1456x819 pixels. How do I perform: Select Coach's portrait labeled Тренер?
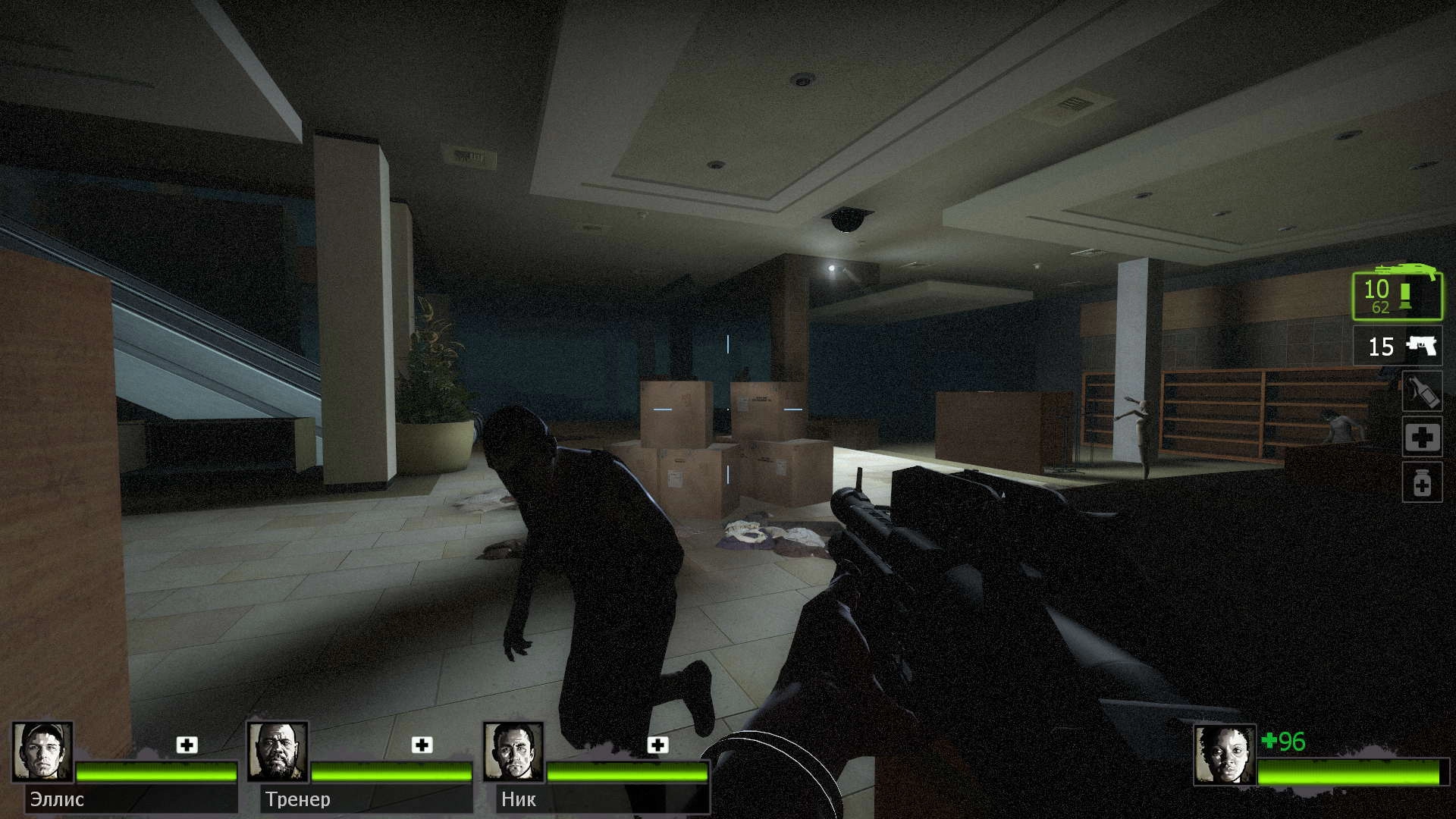point(278,752)
